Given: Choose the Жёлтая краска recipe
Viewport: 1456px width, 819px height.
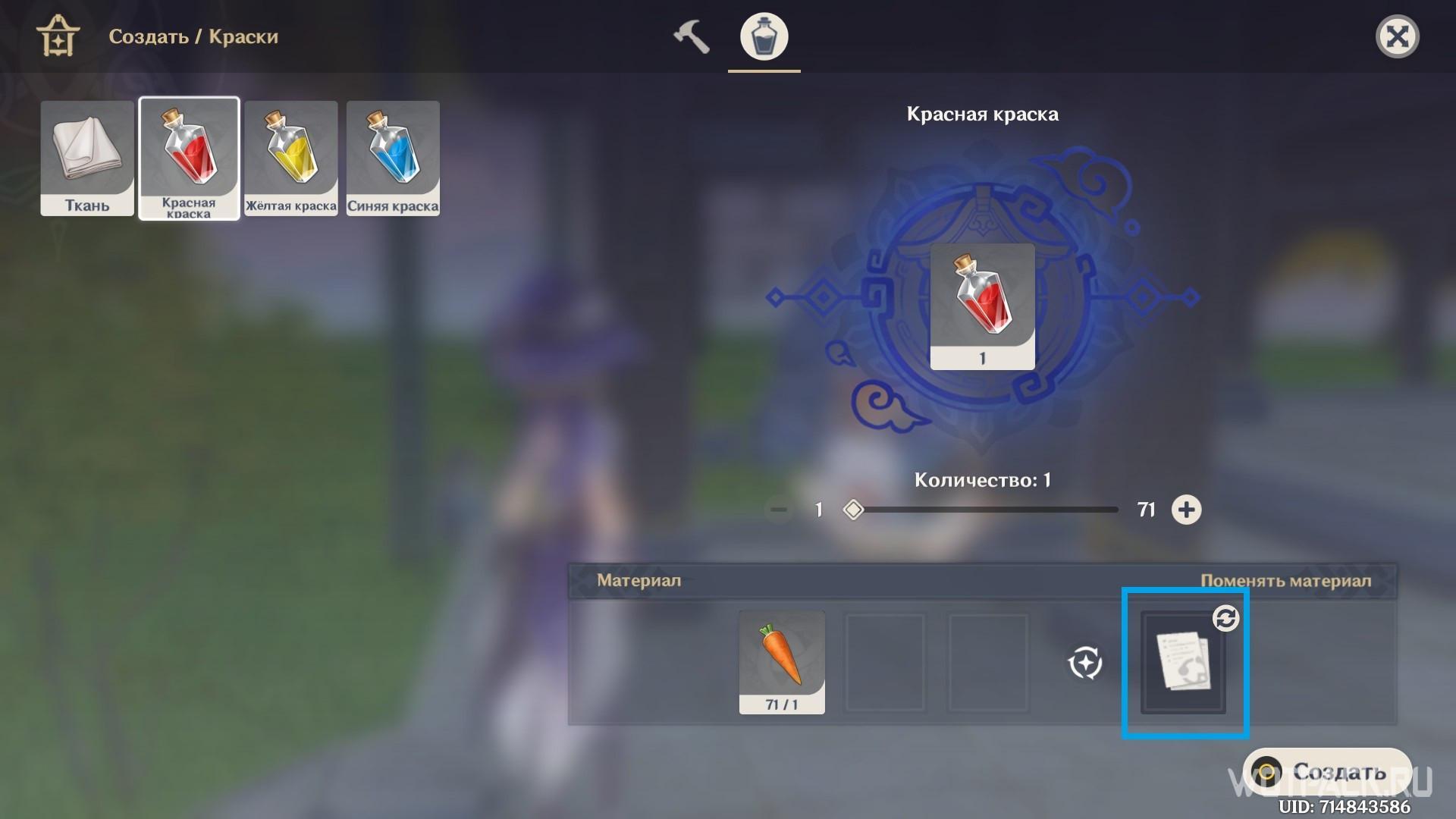Looking at the screenshot, I should [291, 158].
